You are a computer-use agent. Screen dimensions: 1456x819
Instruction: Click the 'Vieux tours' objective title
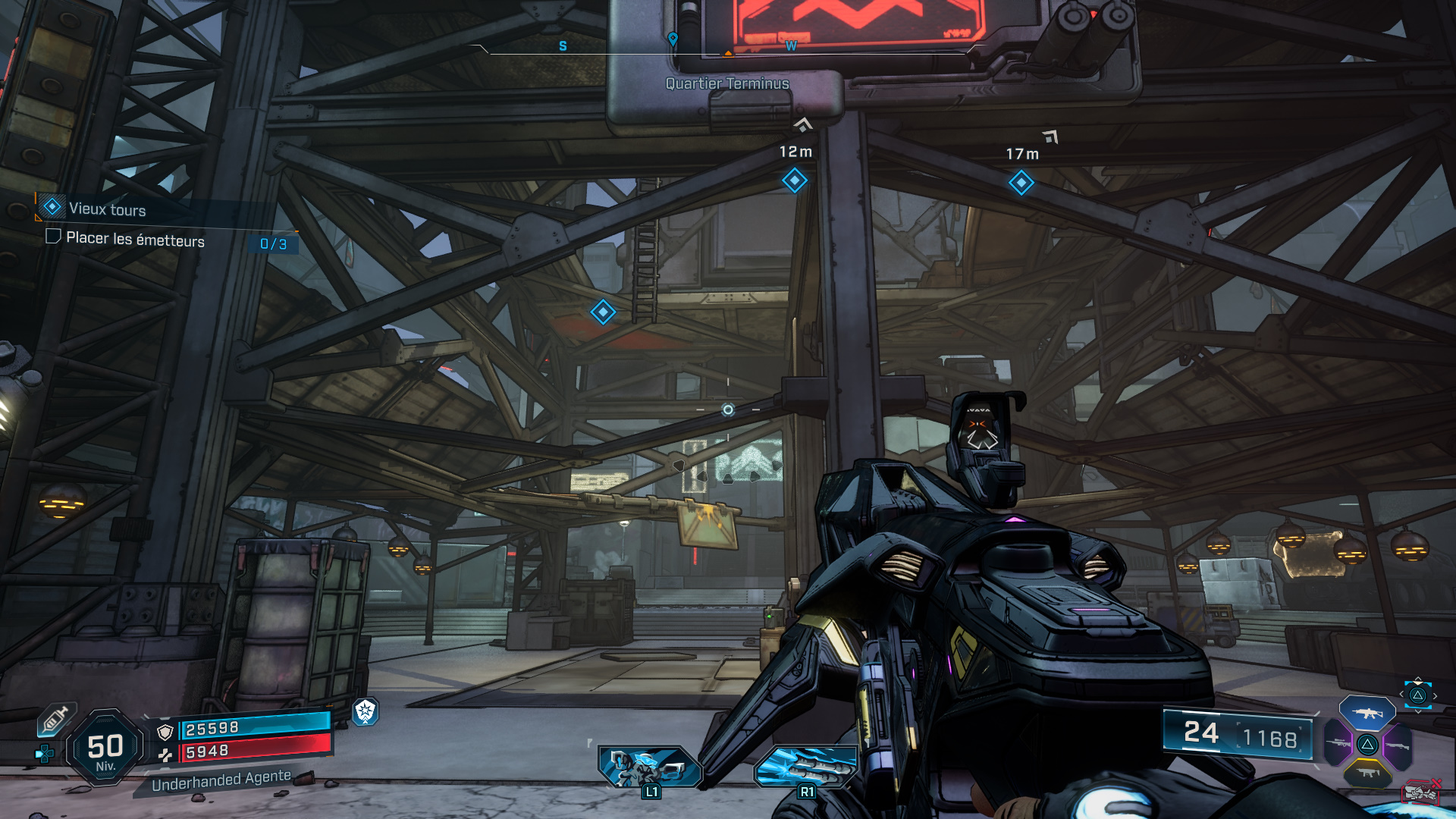coord(106,210)
